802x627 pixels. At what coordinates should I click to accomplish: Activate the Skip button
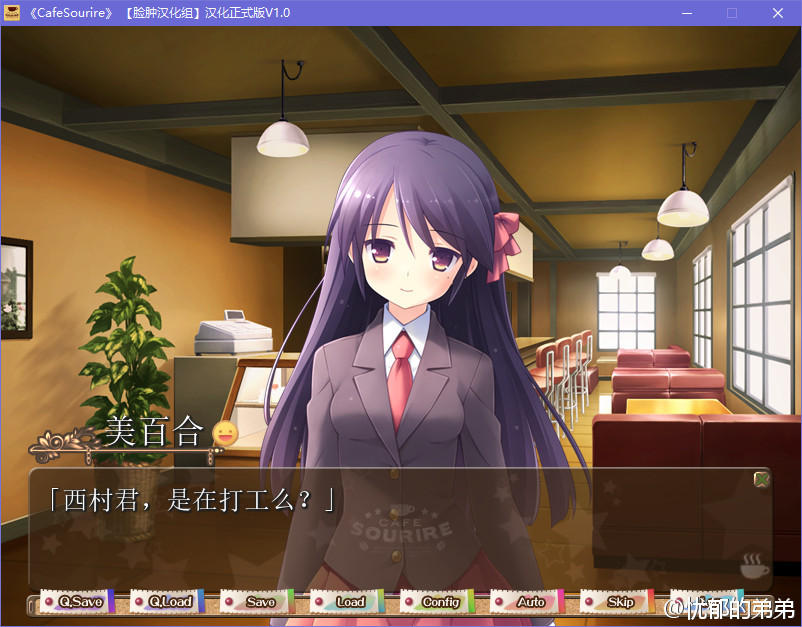pos(615,602)
